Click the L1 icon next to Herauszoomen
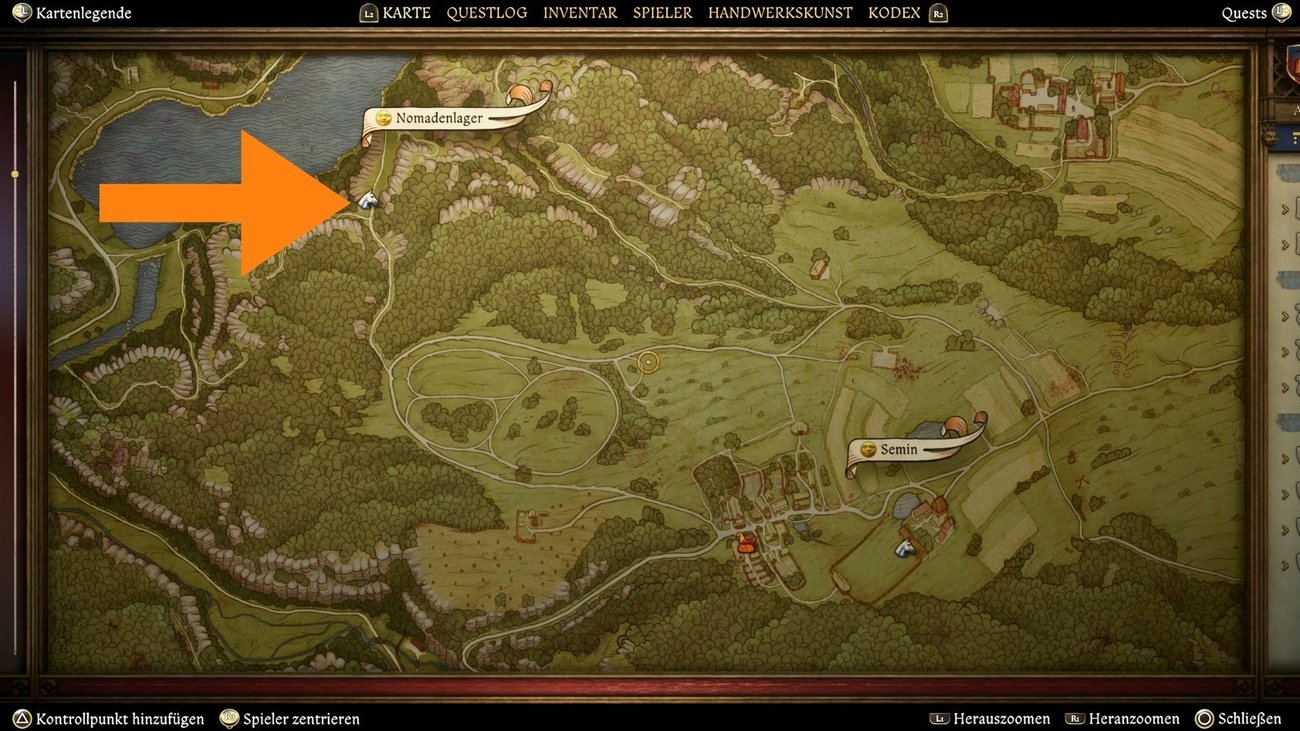 click(938, 718)
